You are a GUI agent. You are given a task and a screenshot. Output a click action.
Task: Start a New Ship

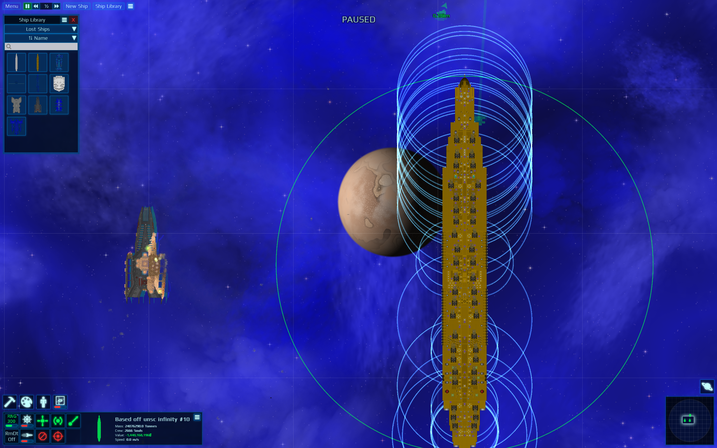[77, 6]
